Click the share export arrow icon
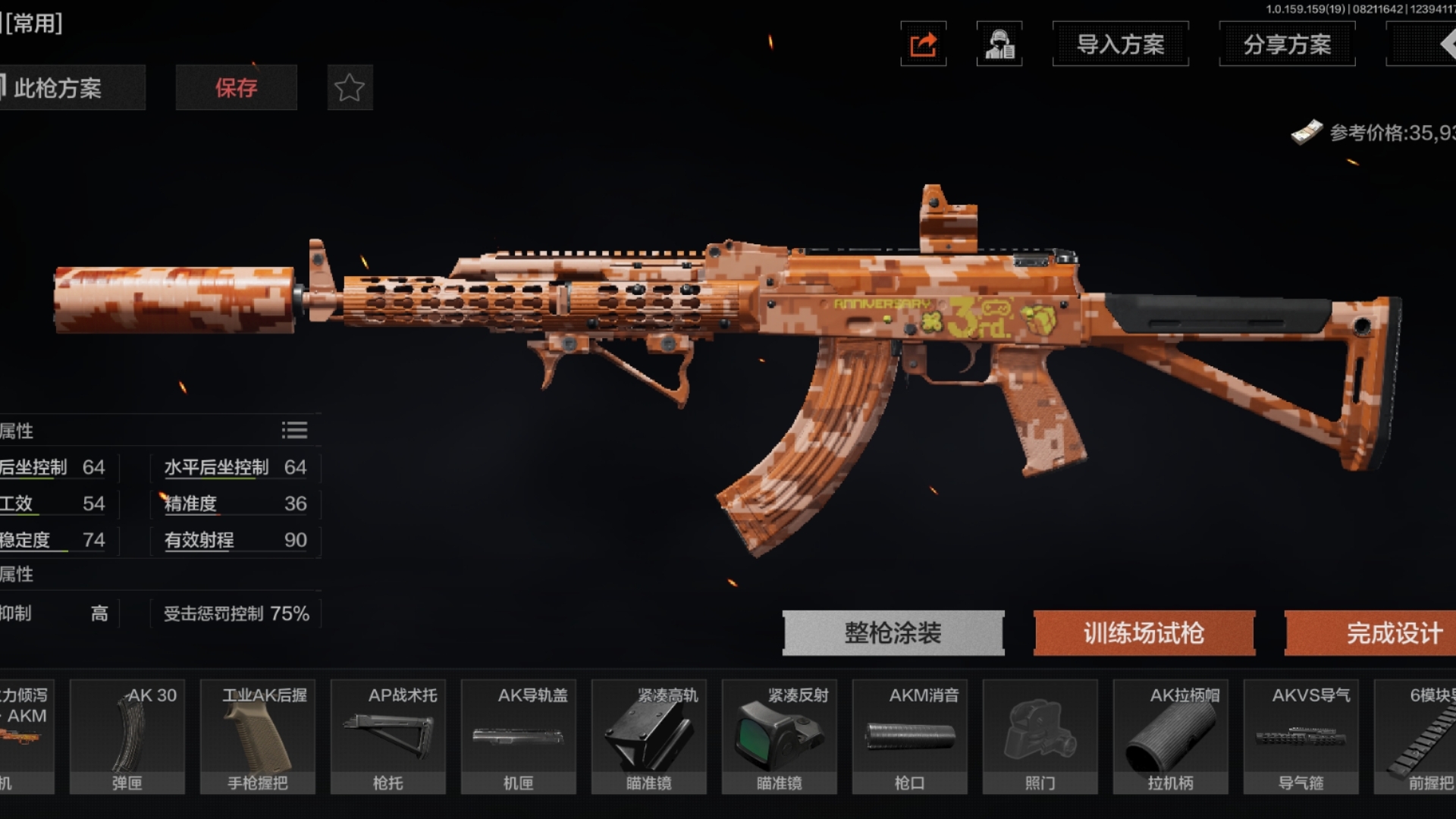The image size is (1456, 819). [923, 45]
